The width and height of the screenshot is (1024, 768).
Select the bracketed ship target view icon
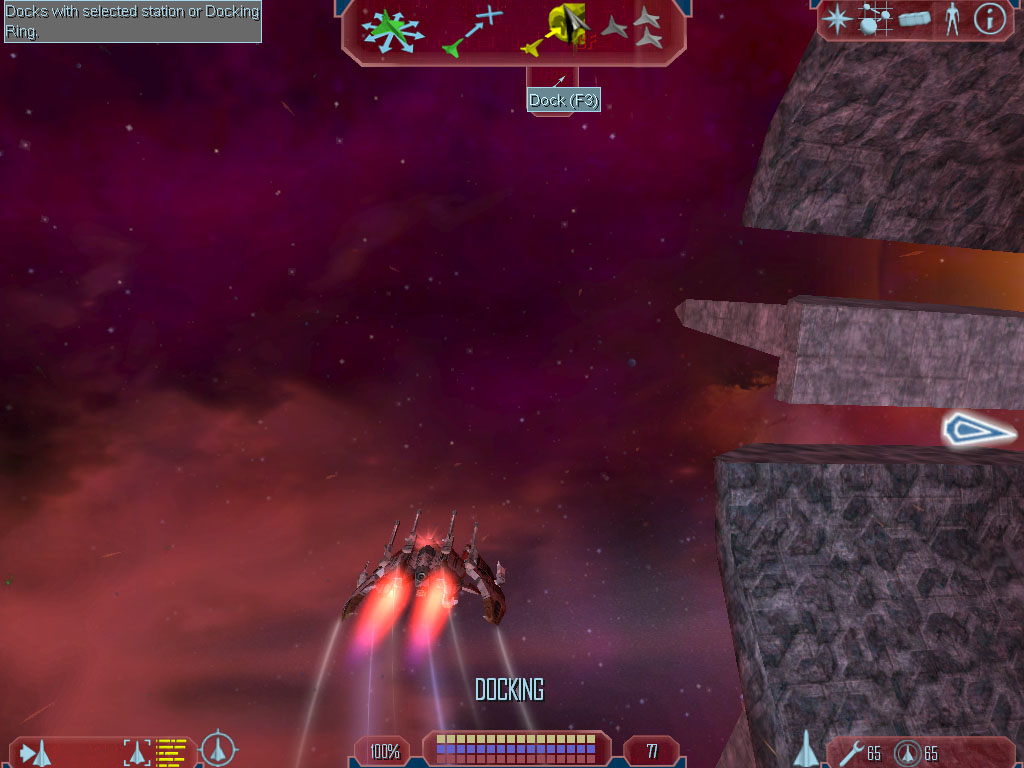click(x=135, y=751)
